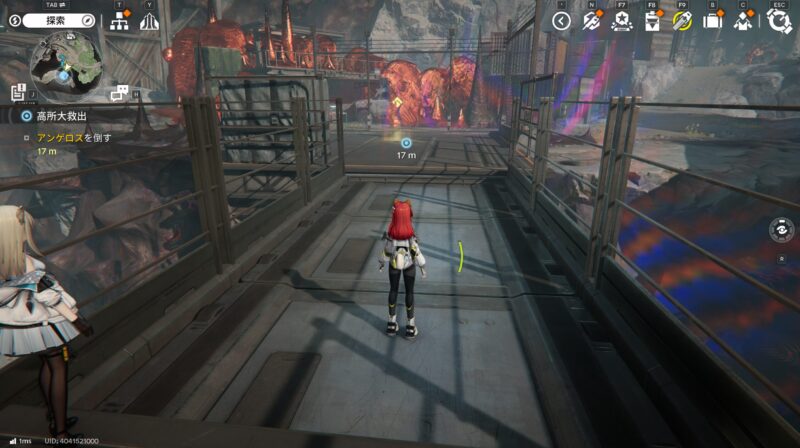Open the hierarchy tree icon menu
Viewport: 800px width, 448px height.
[121, 21]
